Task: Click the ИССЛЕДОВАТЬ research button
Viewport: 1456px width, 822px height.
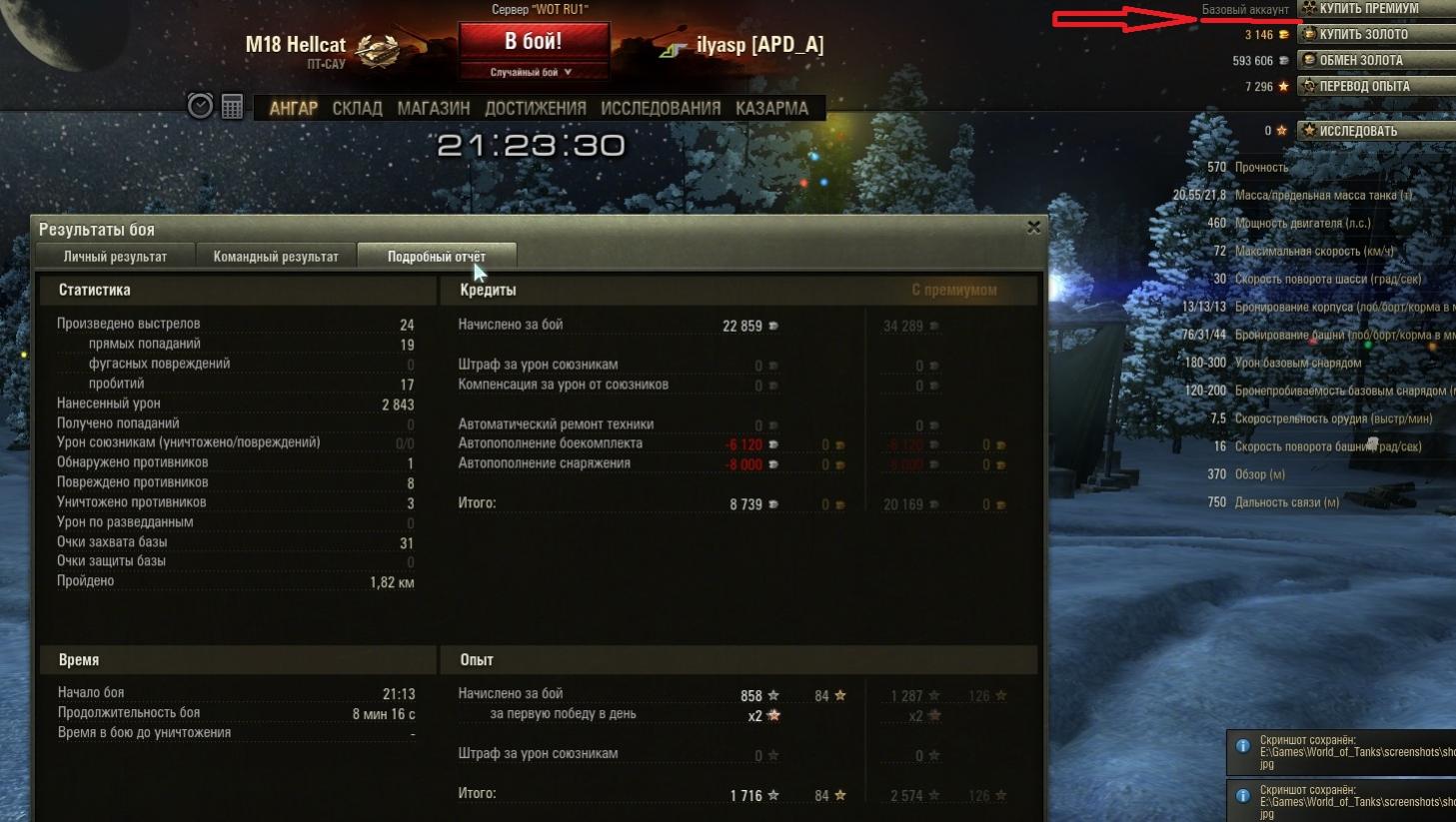Action: [1375, 131]
